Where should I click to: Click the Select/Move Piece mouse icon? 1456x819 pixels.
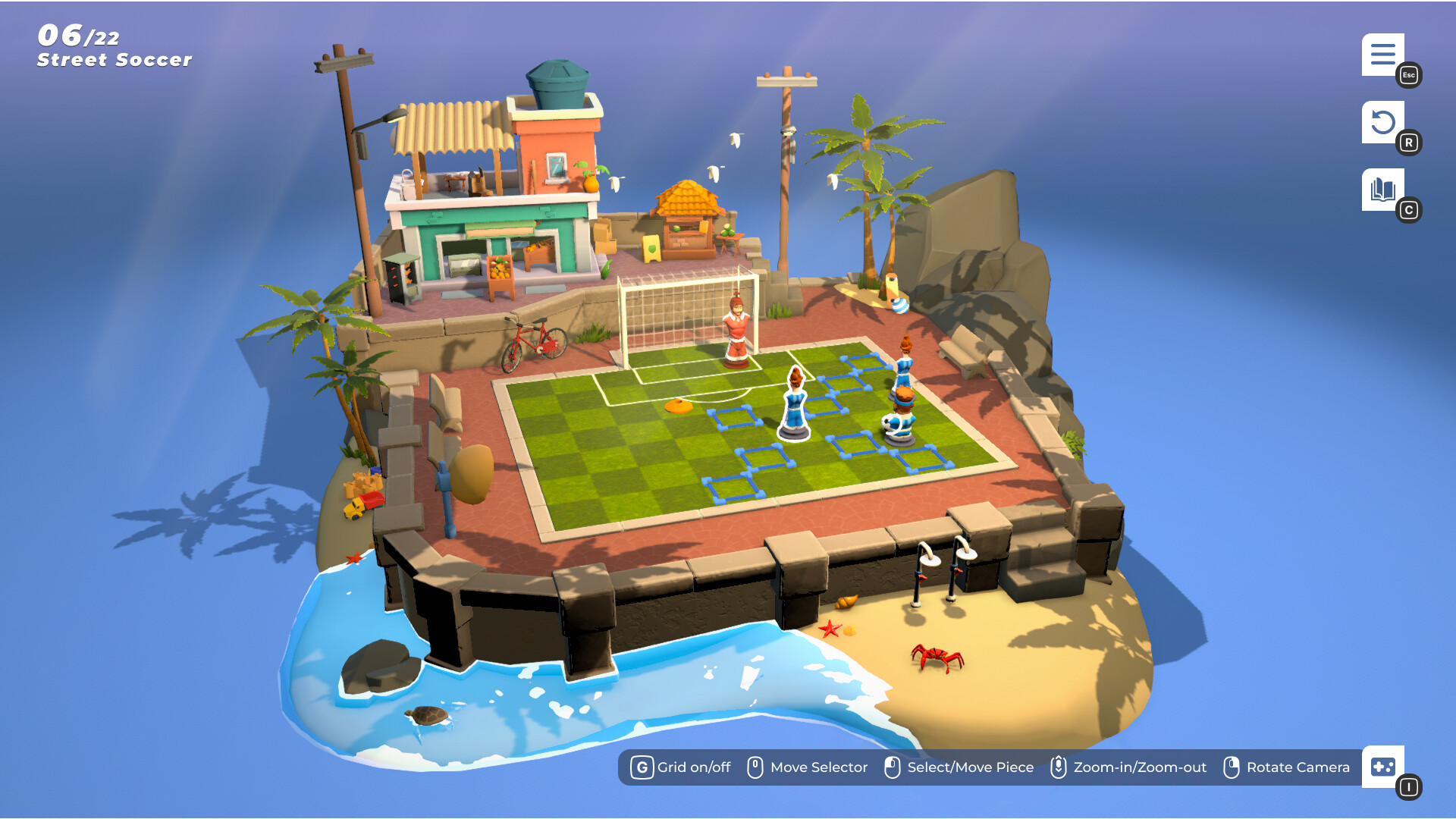893,767
